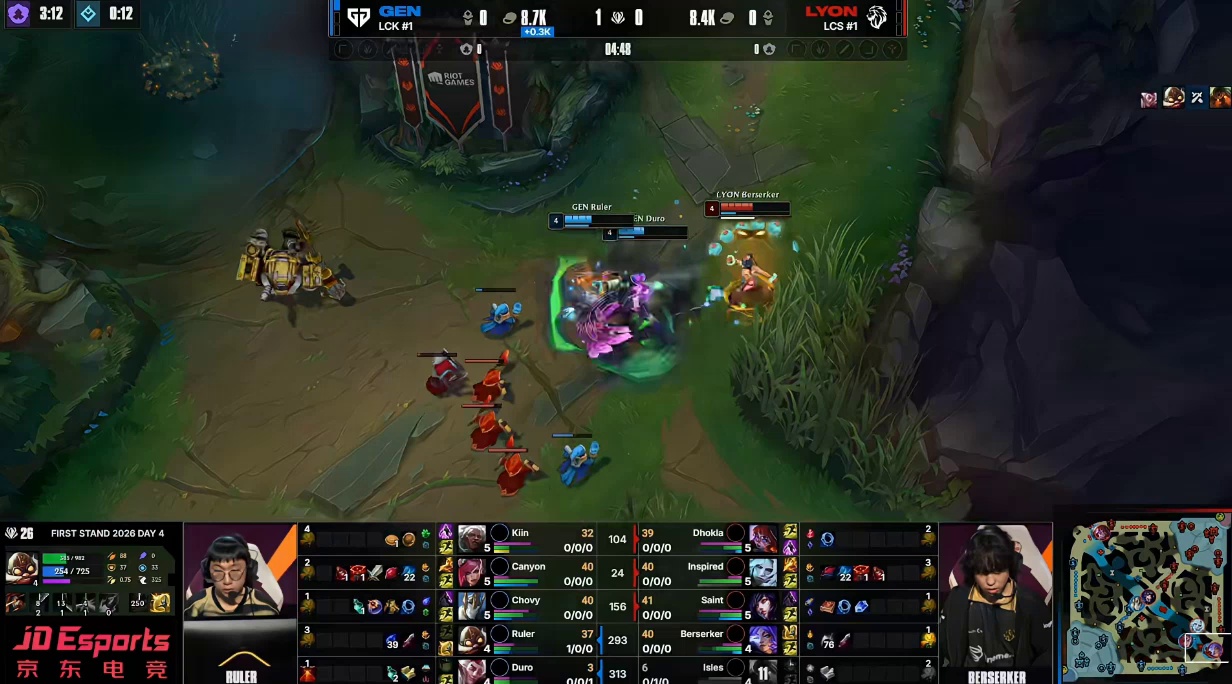
Task: Choose Inspired's champion portrait in scoreboard
Action: click(x=763, y=573)
